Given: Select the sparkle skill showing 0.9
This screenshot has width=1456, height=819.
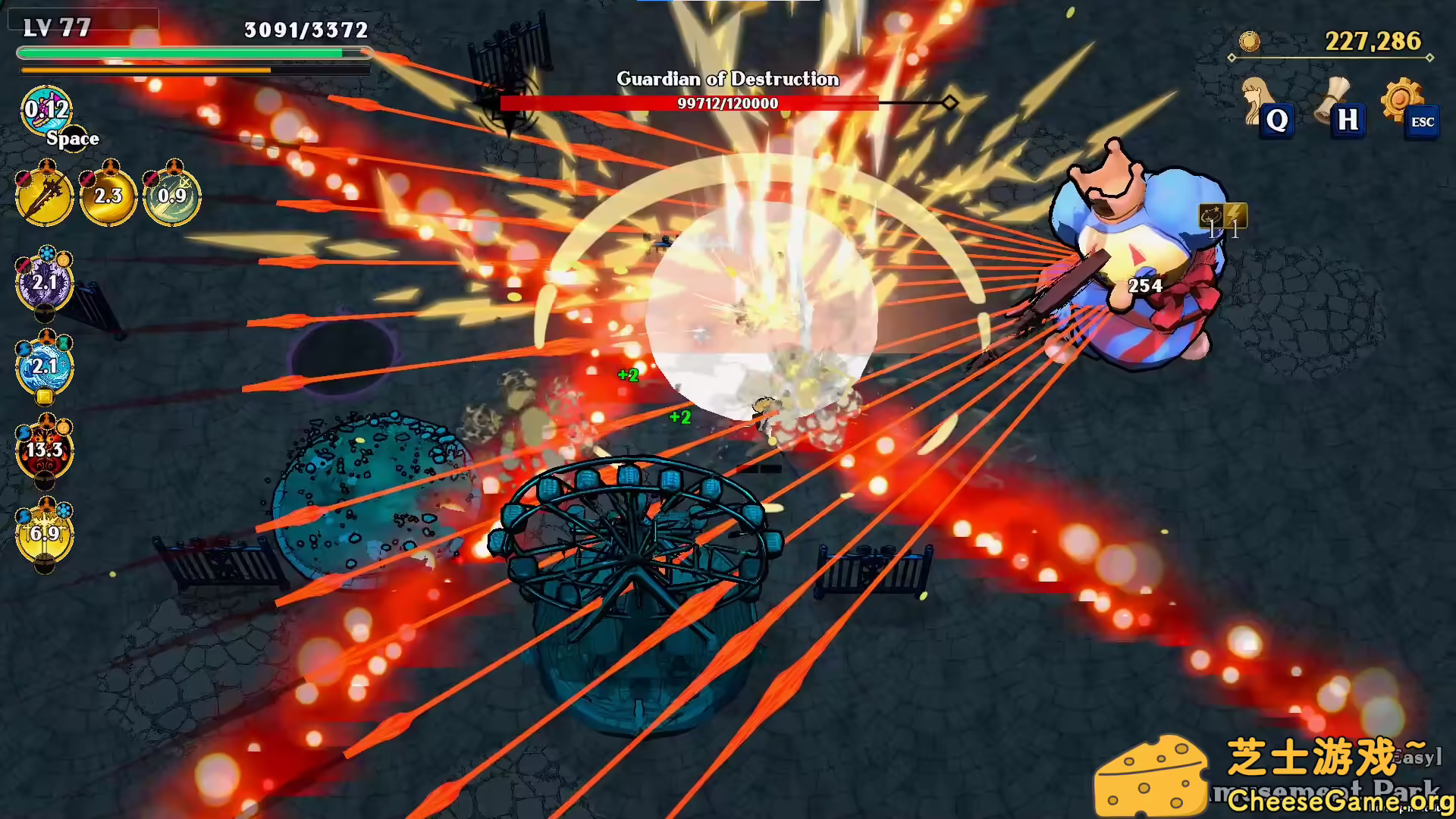Looking at the screenshot, I should (x=173, y=197).
